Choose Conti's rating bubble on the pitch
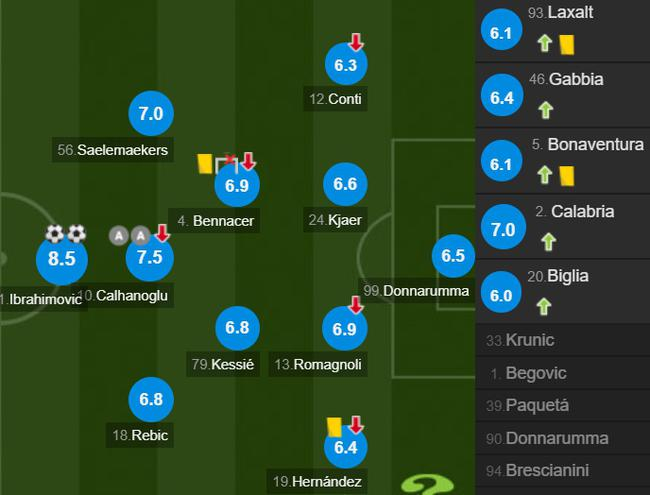This screenshot has width=650, height=495. point(346,65)
